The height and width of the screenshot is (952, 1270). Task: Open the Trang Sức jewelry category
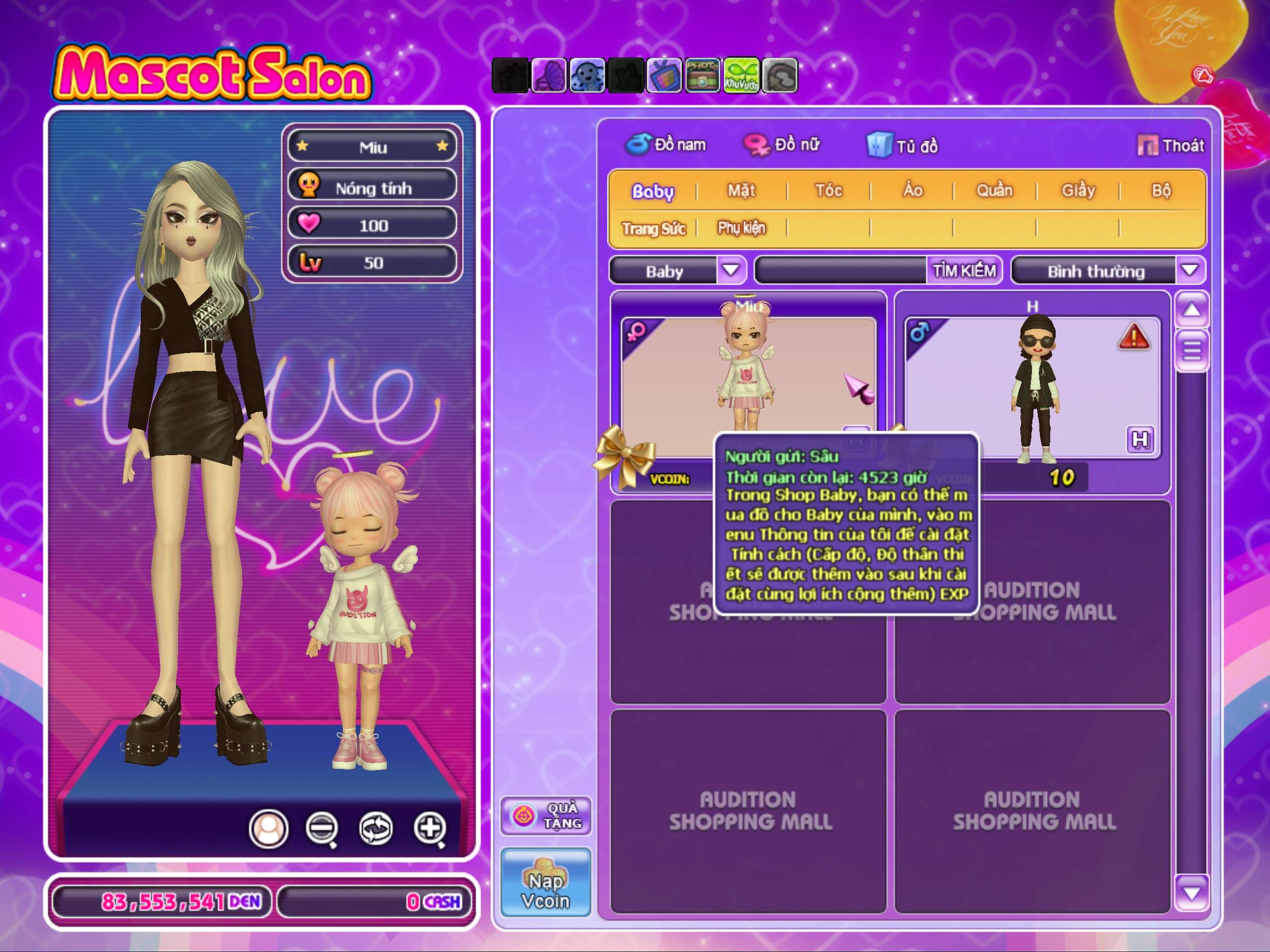click(654, 229)
